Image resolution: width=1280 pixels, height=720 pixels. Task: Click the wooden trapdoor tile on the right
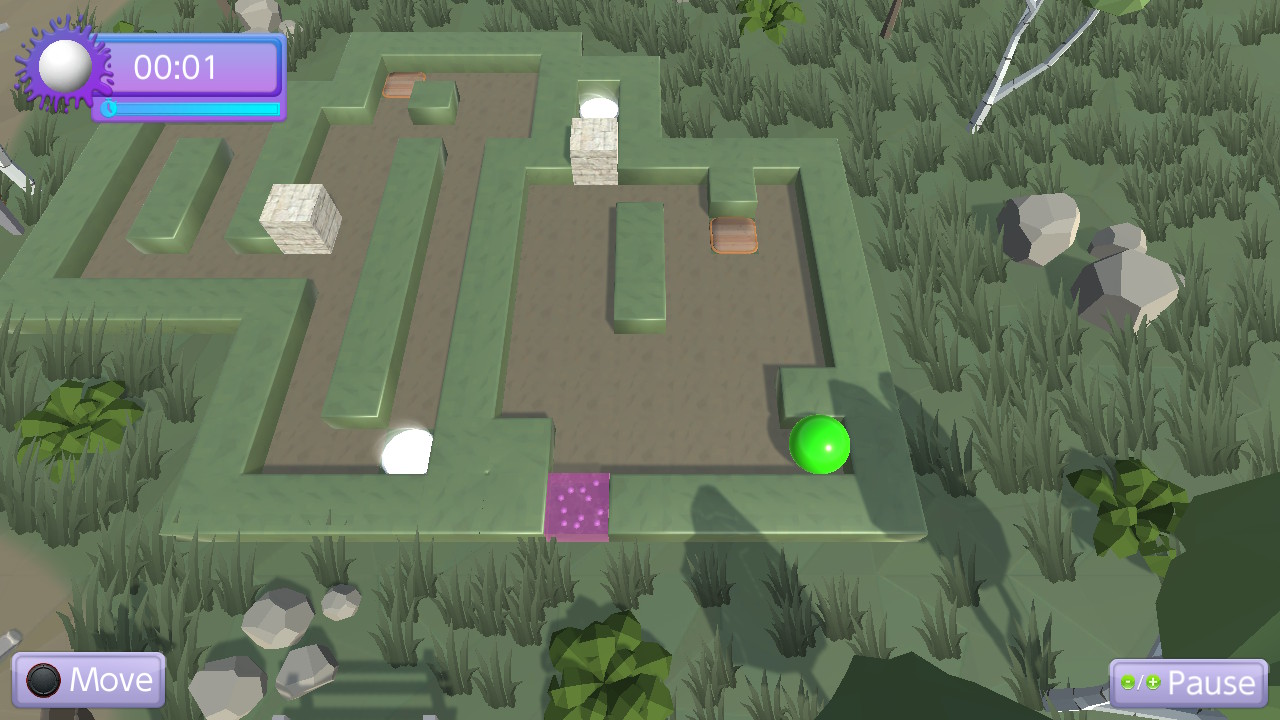pos(736,237)
